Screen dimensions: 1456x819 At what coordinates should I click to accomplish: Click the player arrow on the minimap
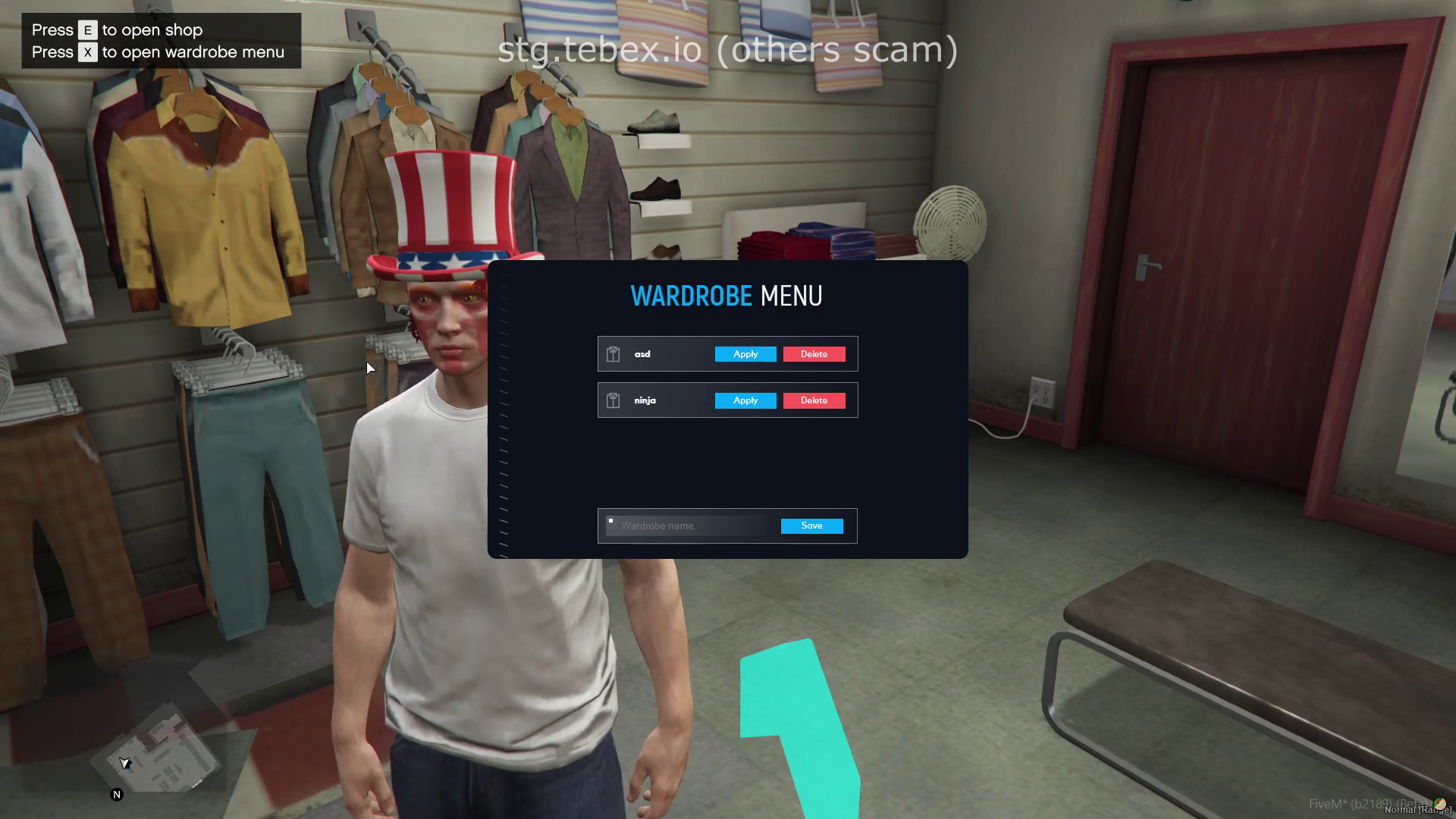tap(124, 764)
